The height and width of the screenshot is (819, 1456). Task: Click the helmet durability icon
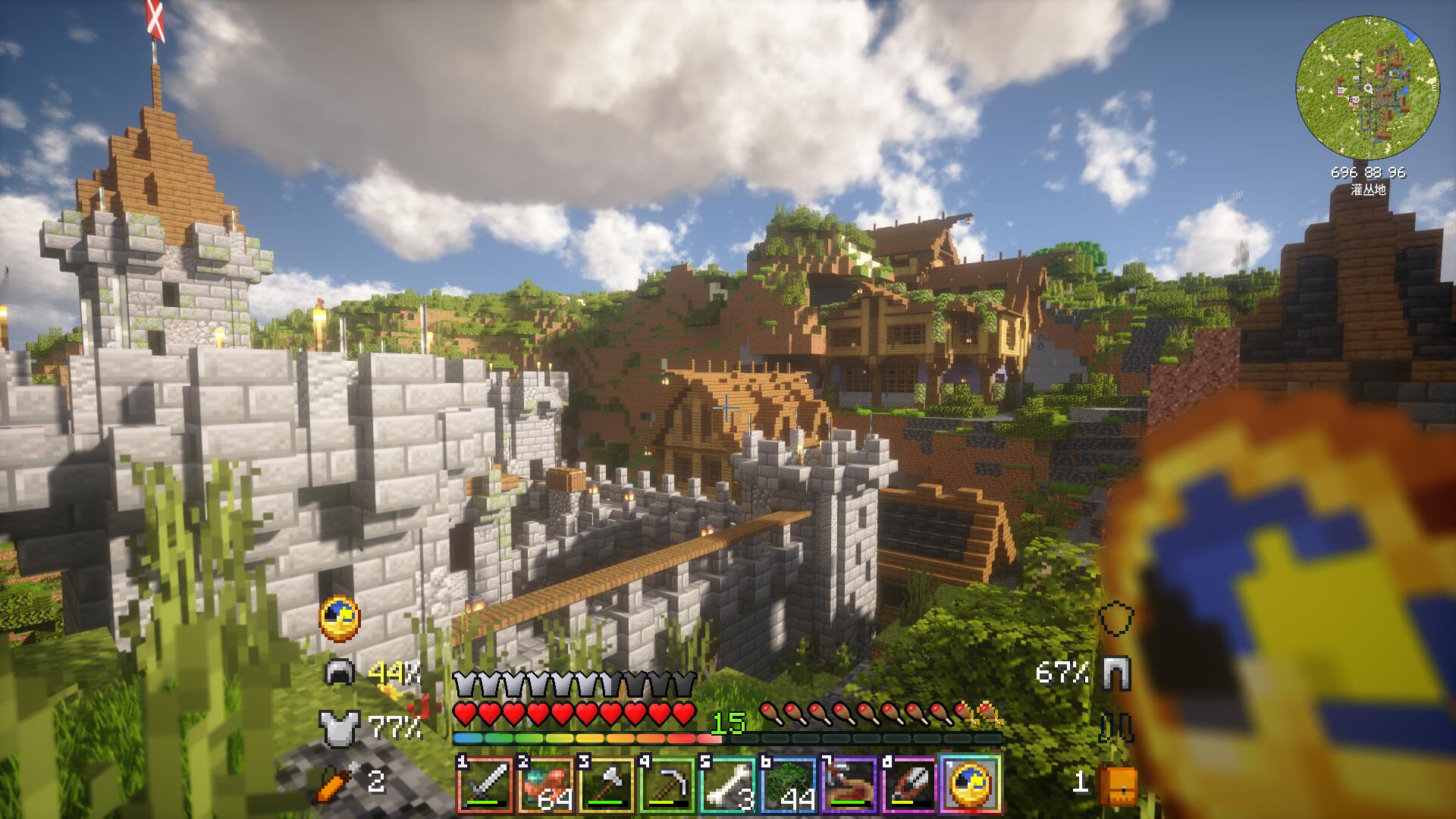click(339, 672)
